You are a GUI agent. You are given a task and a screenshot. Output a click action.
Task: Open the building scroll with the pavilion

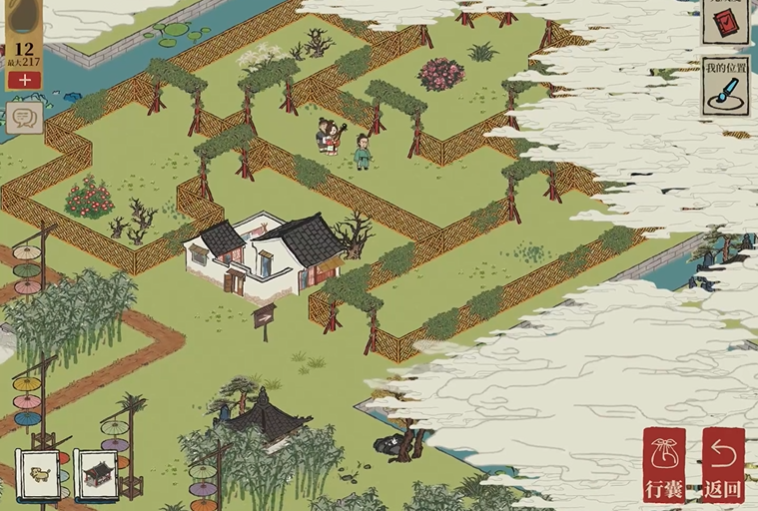coord(98,474)
